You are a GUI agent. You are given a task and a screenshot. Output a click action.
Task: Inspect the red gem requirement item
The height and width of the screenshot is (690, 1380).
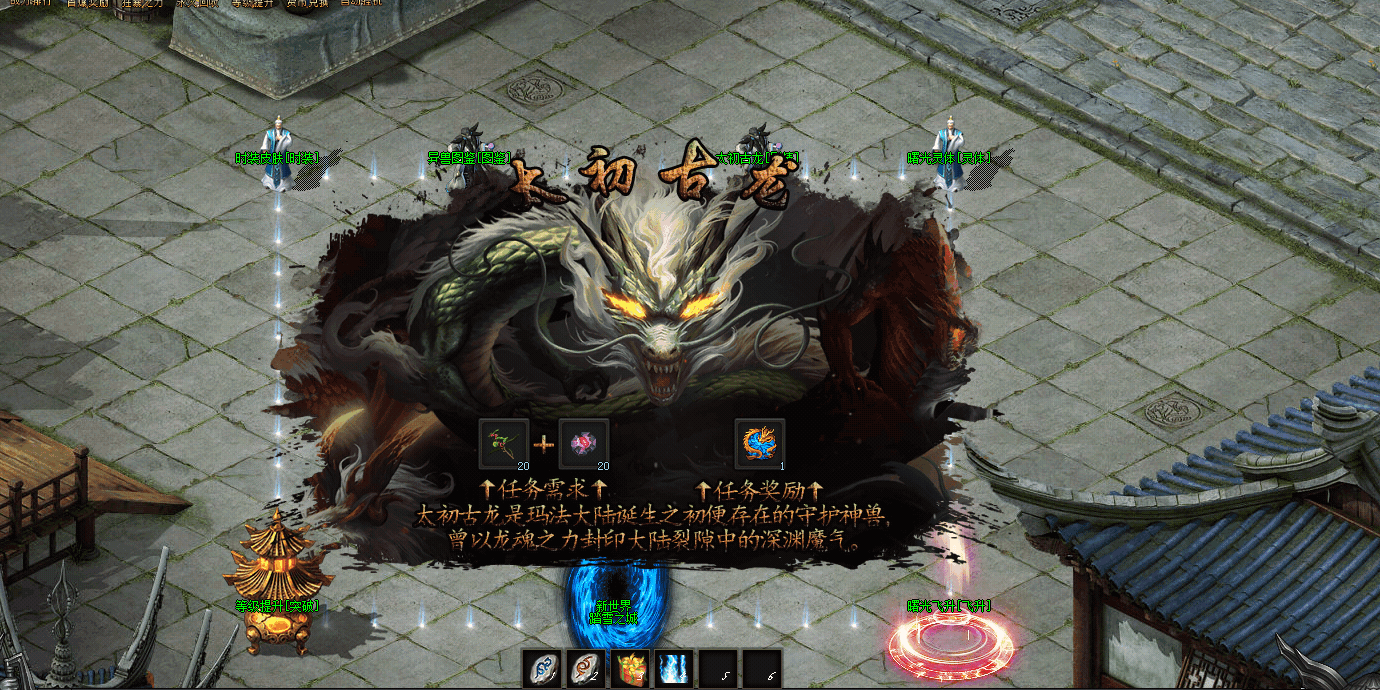(583, 443)
